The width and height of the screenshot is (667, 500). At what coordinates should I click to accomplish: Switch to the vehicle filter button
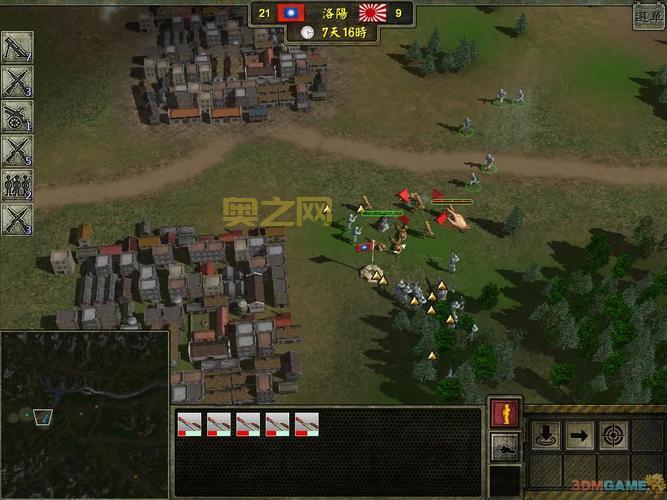point(503,447)
